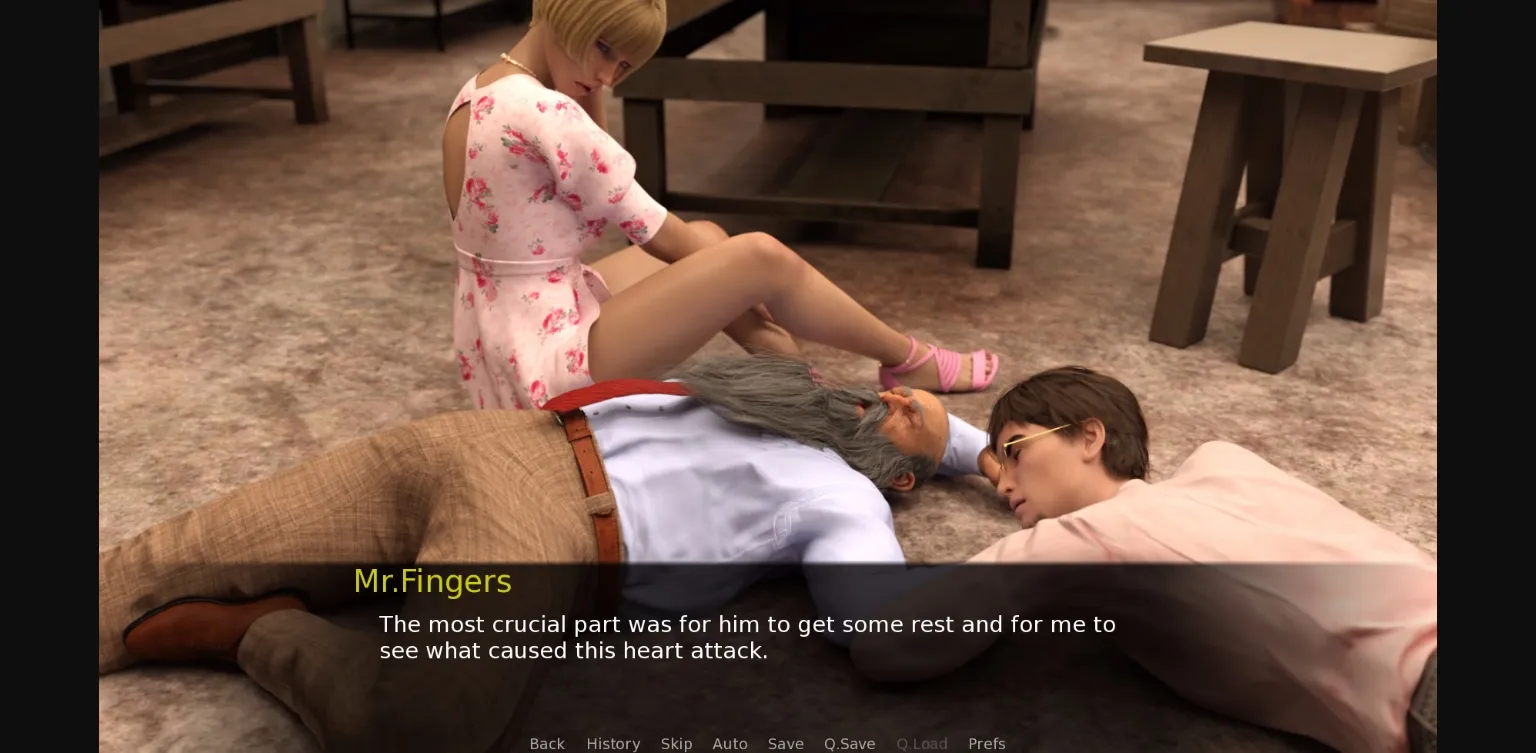
Task: Load the last quick save via Q.Load
Action: [x=921, y=744]
